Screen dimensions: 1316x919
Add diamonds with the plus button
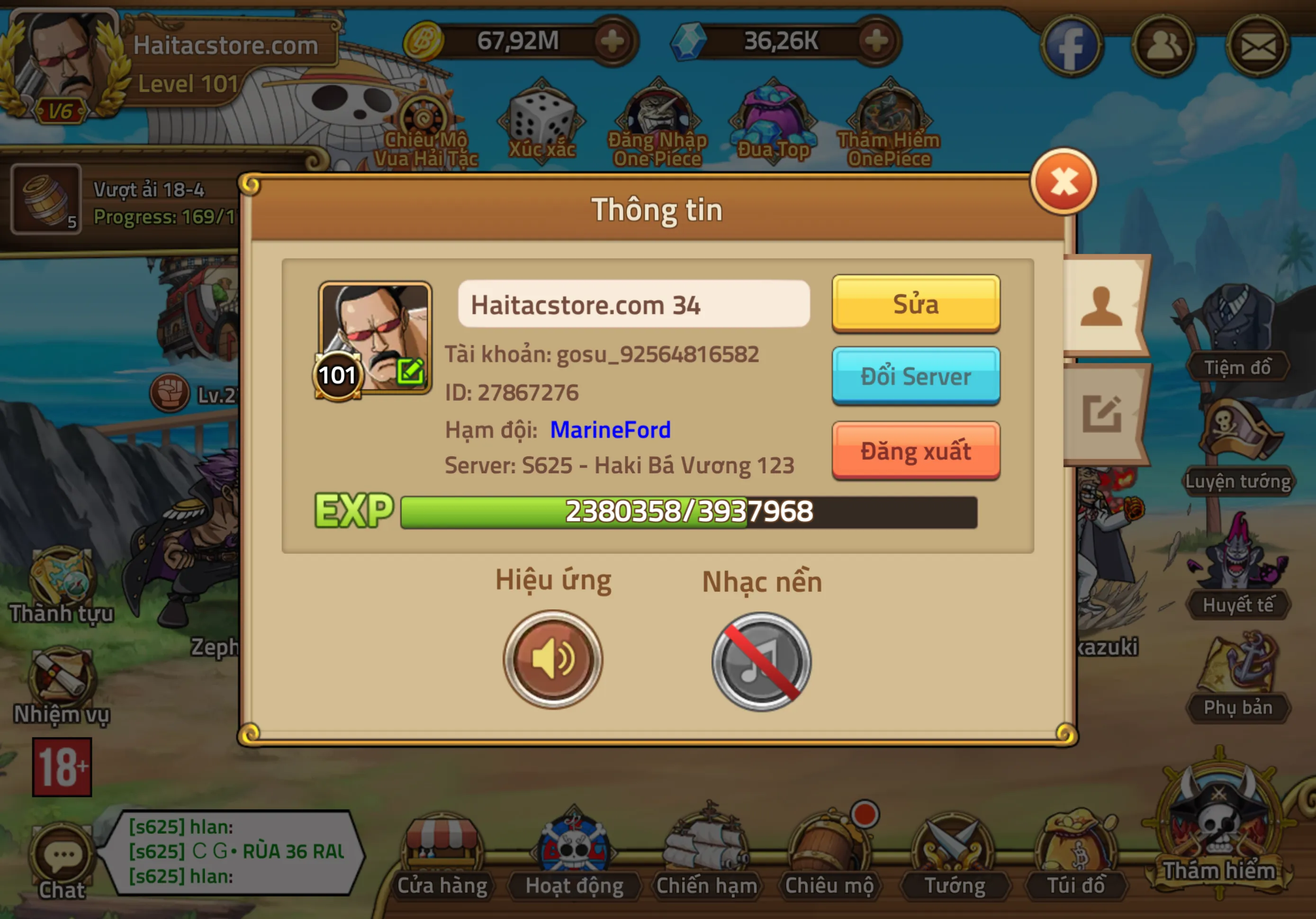876,41
